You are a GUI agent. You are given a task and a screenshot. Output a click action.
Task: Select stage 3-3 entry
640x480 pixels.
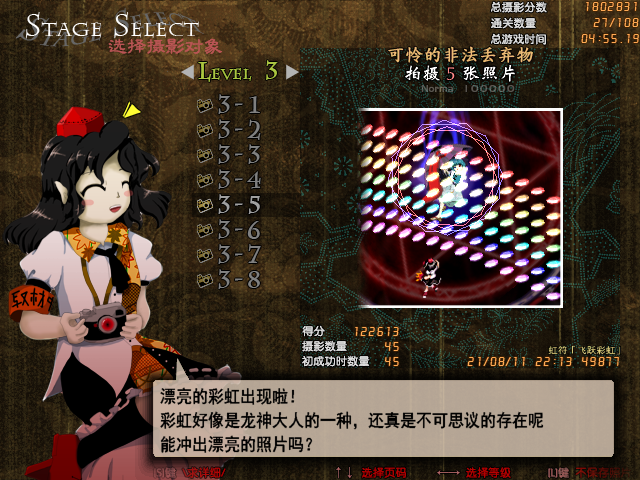(x=230, y=155)
